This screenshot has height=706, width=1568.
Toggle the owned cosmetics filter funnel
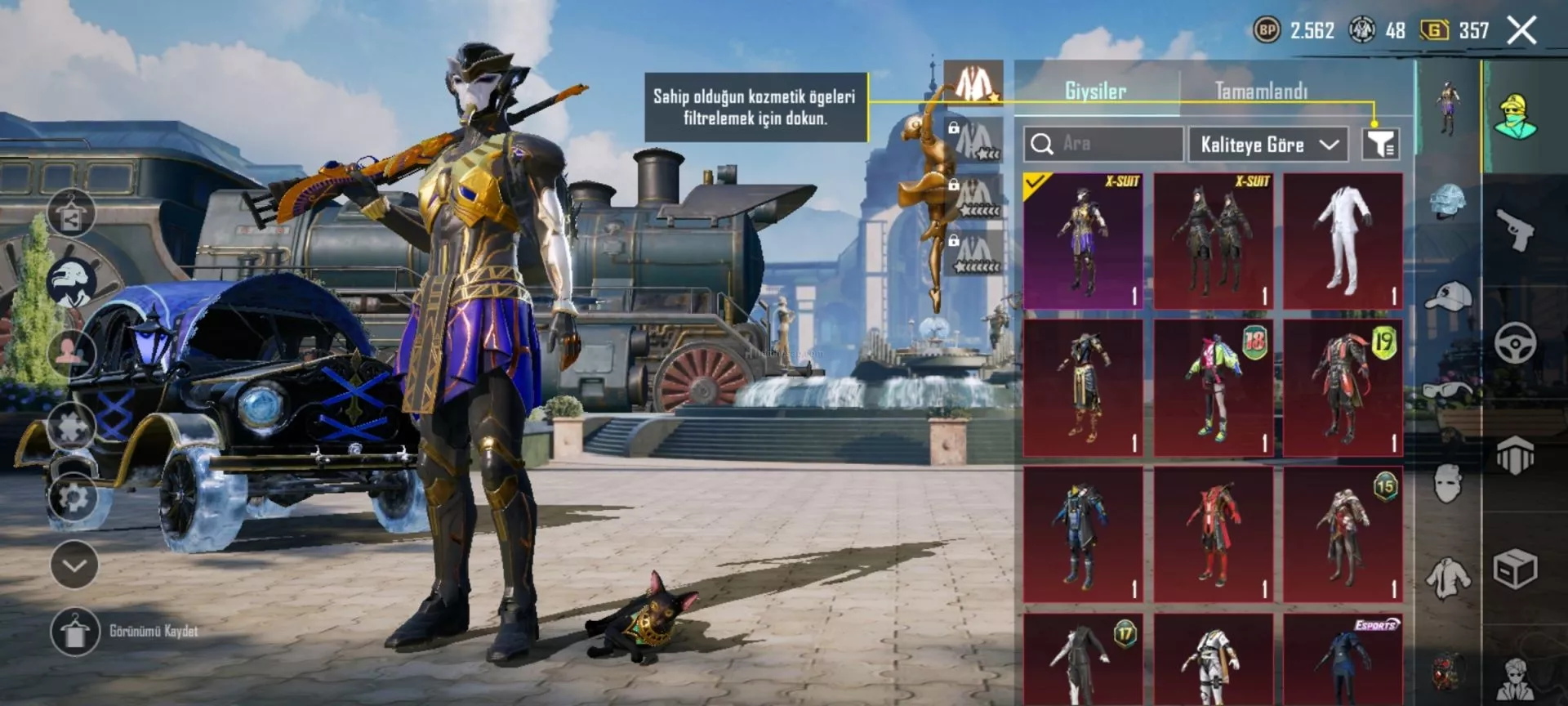(1380, 145)
